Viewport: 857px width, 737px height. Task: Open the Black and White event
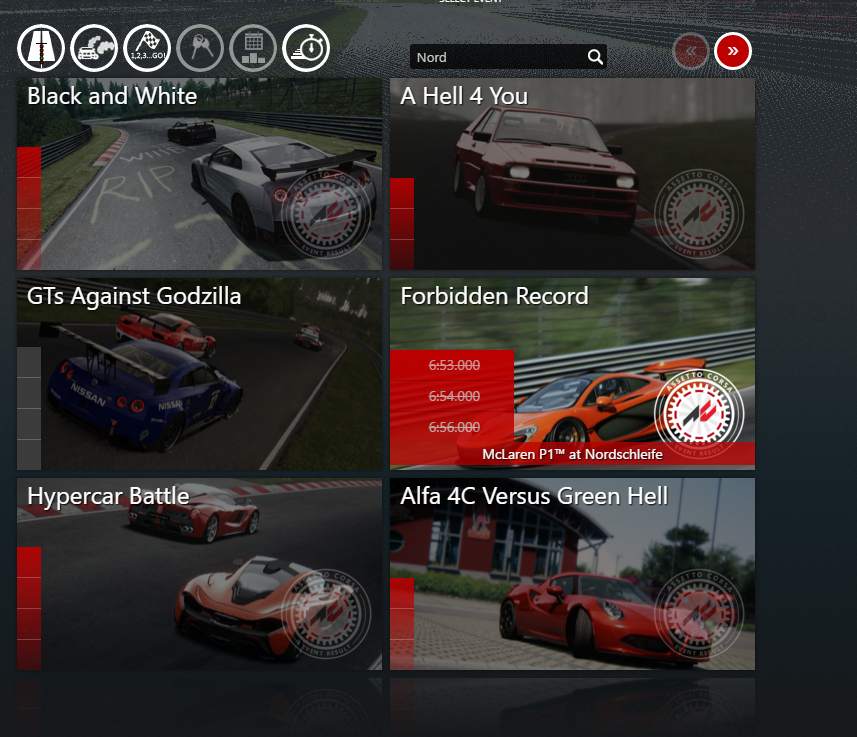[x=199, y=174]
